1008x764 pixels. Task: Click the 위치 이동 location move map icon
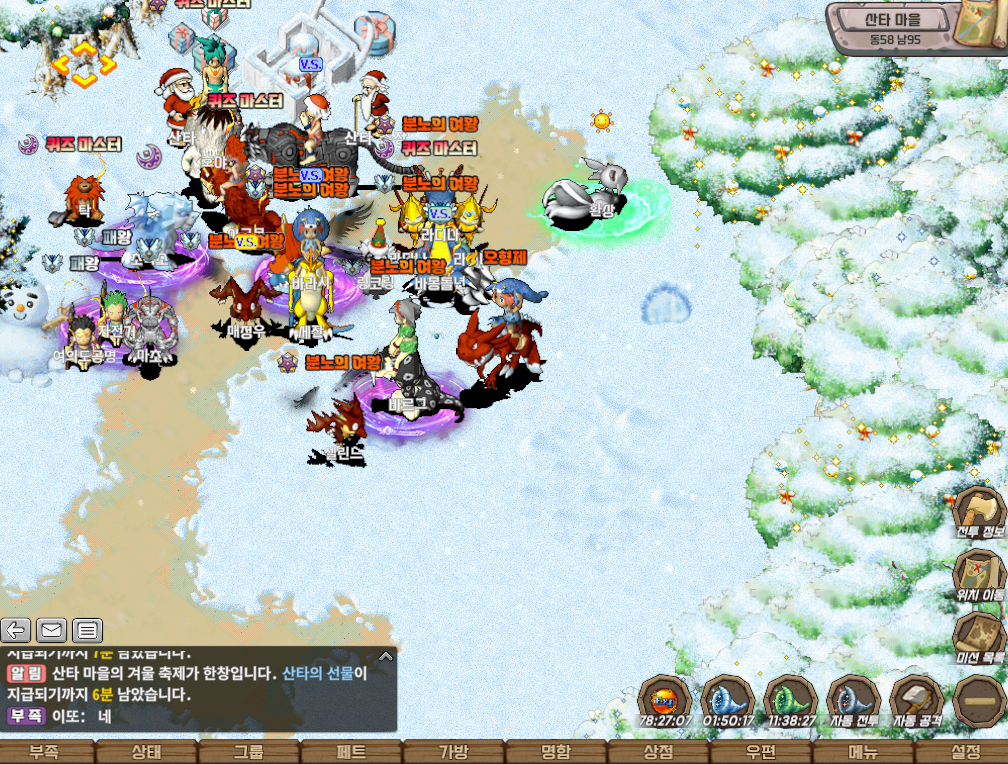[x=977, y=571]
